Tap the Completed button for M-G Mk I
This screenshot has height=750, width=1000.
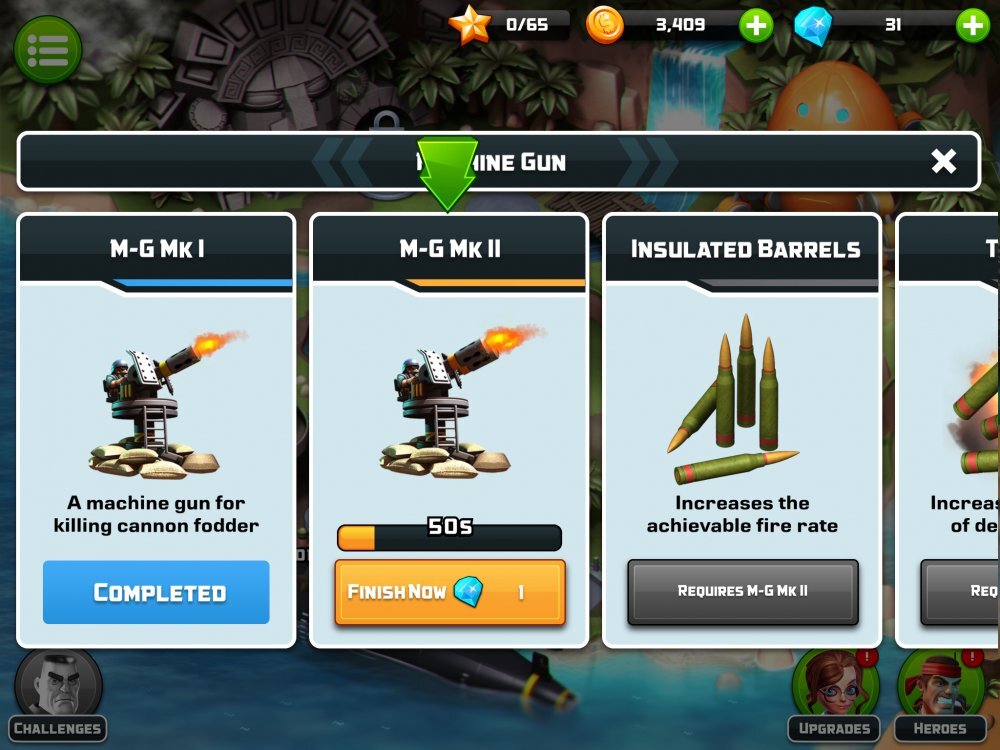pyautogui.click(x=156, y=592)
